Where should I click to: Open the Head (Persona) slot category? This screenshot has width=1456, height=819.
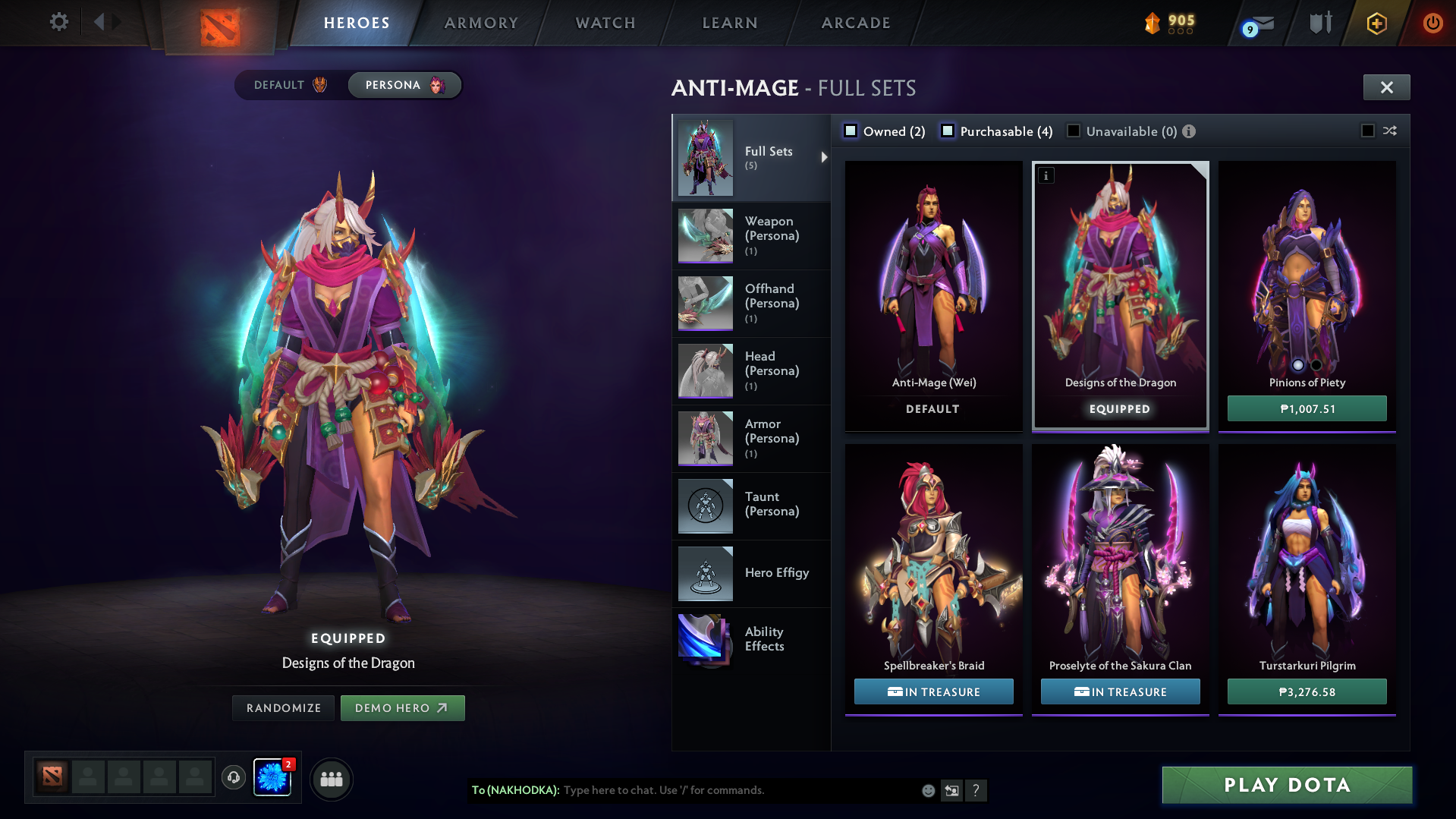[751, 370]
